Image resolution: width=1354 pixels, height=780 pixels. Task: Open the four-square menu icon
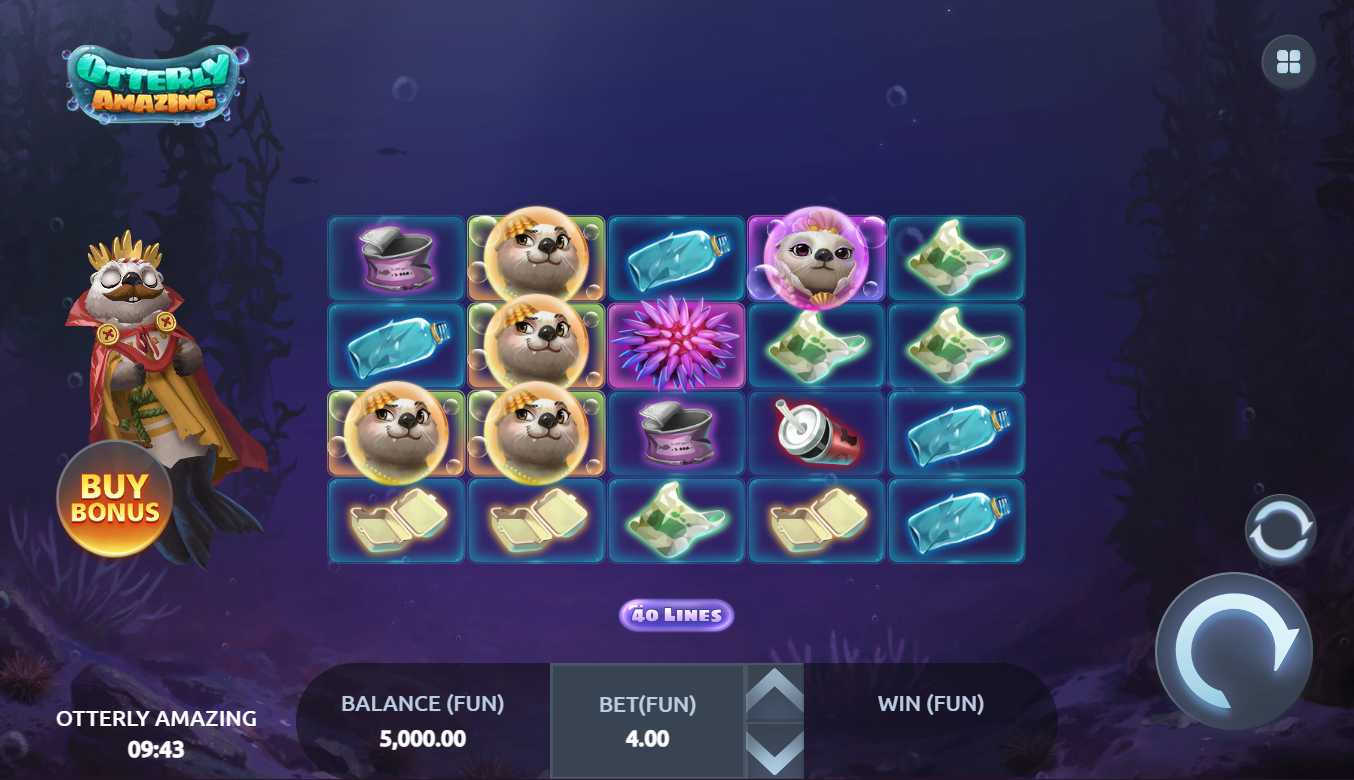tap(1288, 63)
